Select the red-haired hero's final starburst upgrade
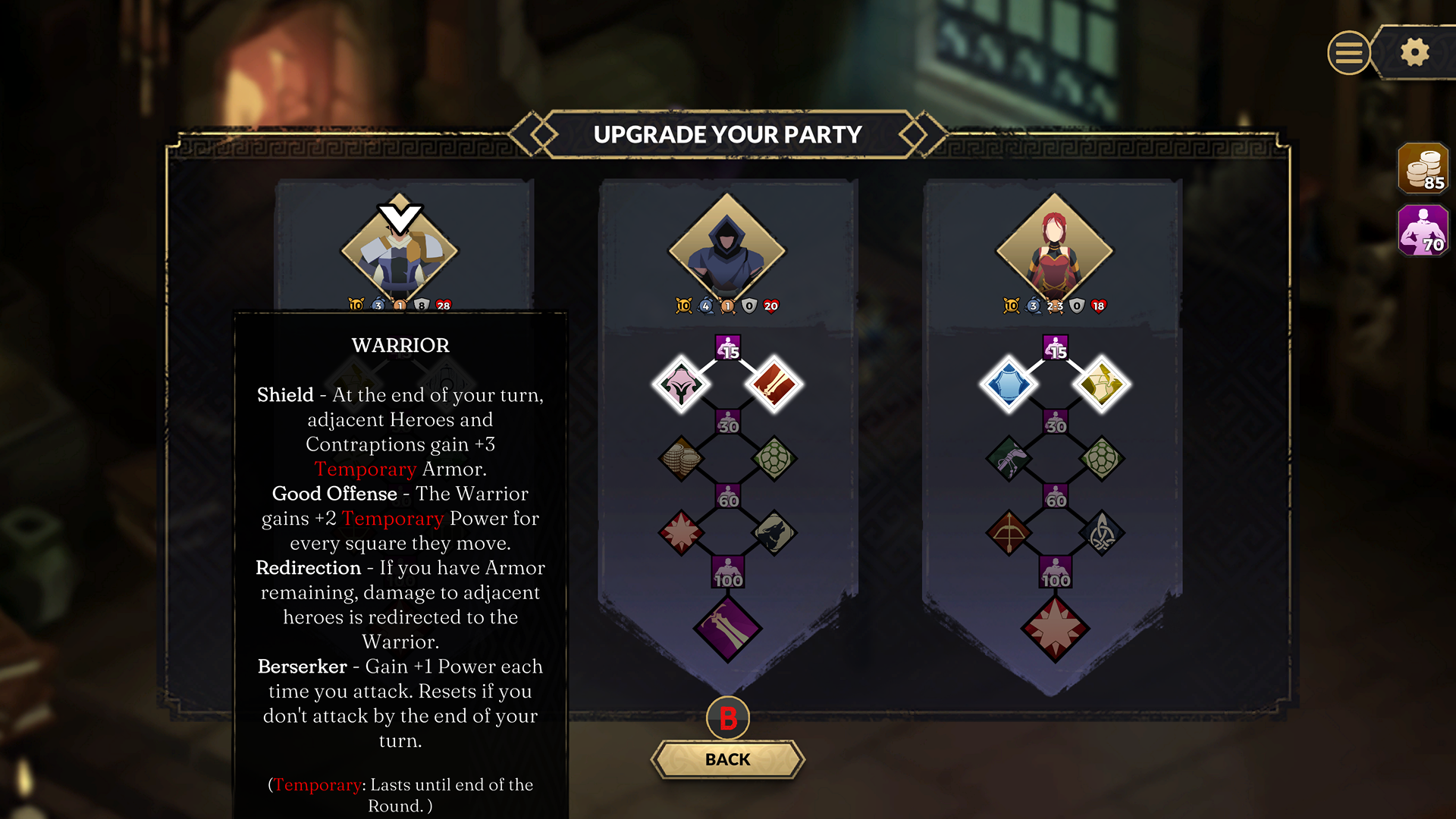This screenshot has height=819, width=1456. [x=1055, y=628]
